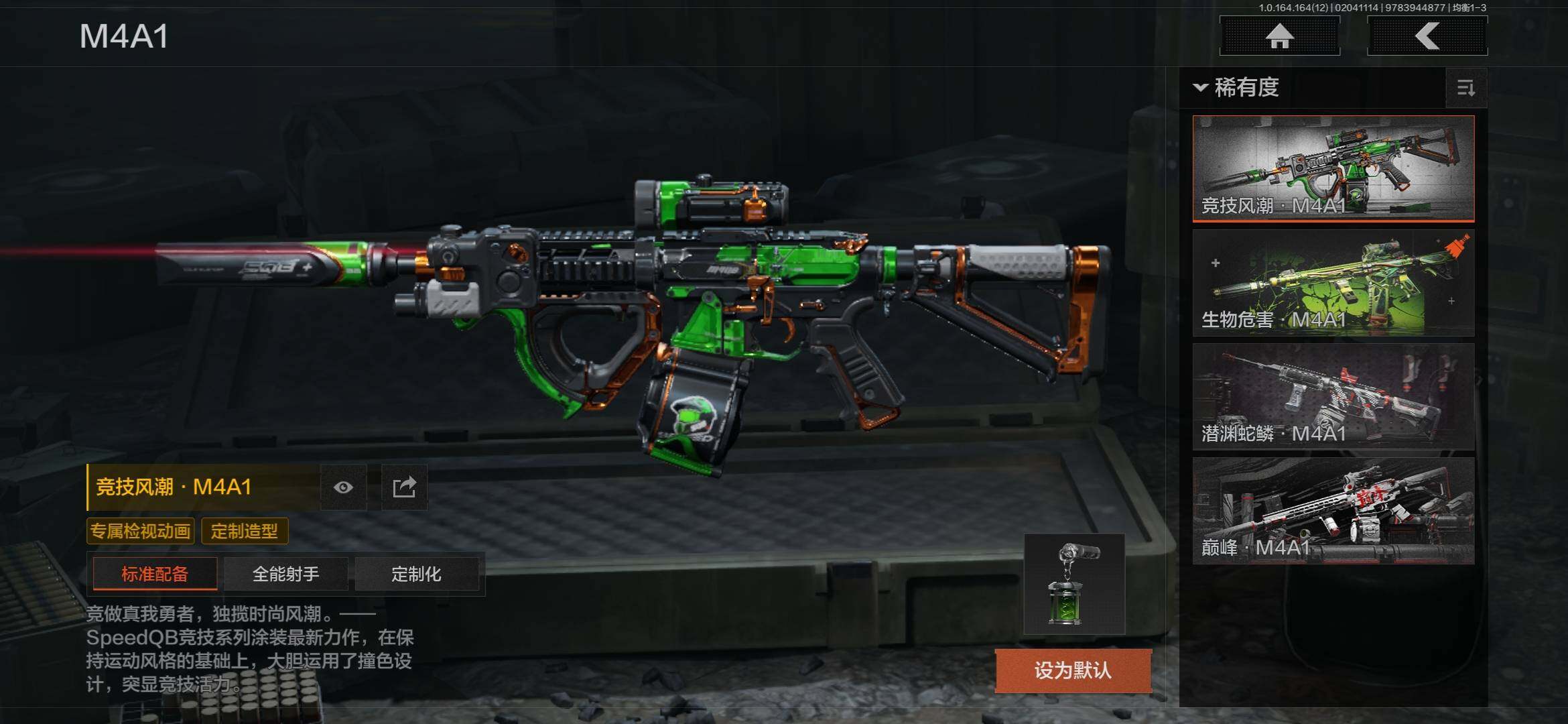
Task: Click the 设为默认 button
Action: coord(1072,670)
